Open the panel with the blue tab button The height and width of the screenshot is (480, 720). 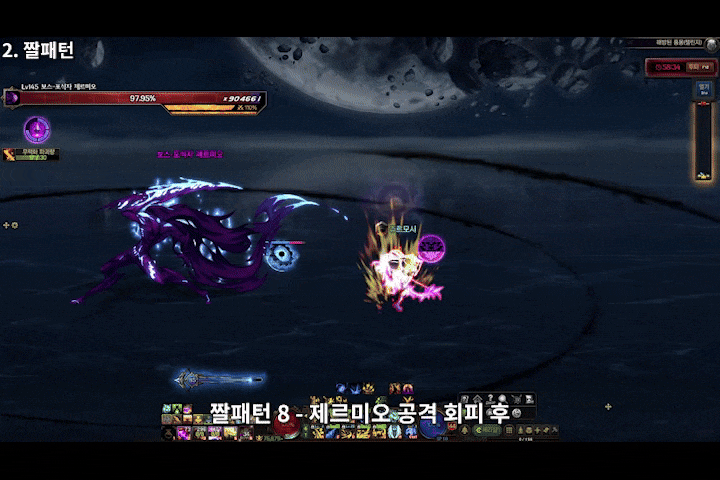tap(704, 89)
